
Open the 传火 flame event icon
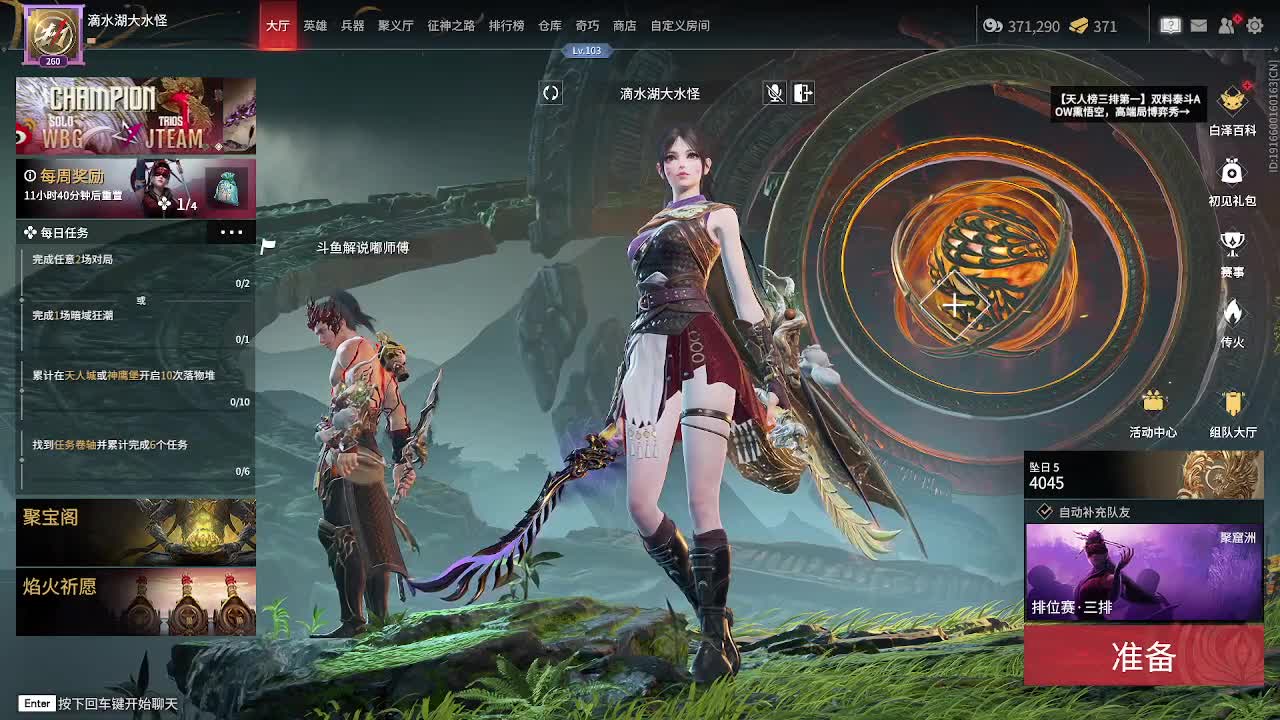coord(1231,315)
